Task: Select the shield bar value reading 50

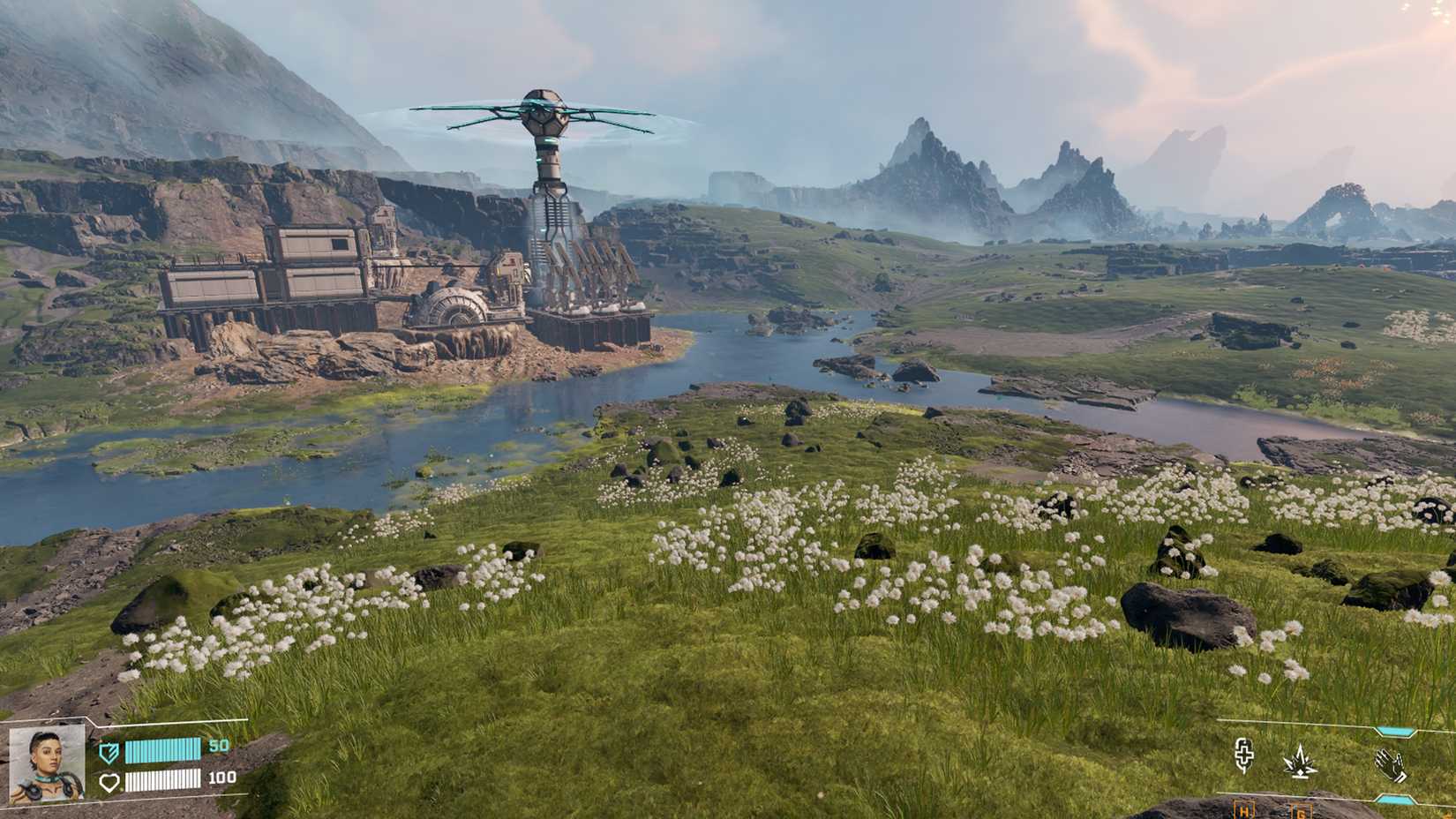Action: [220, 746]
